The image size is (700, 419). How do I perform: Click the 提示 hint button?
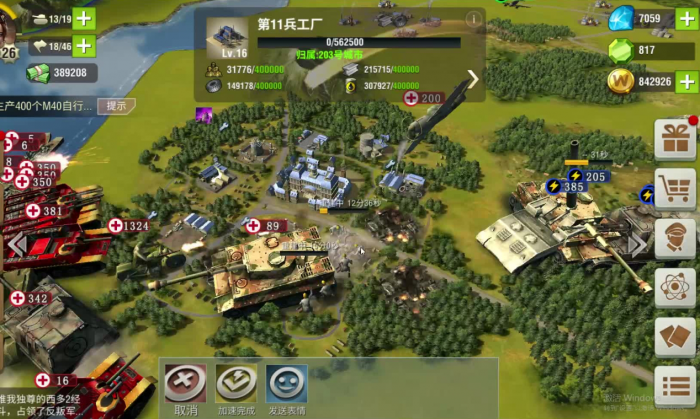116,105
